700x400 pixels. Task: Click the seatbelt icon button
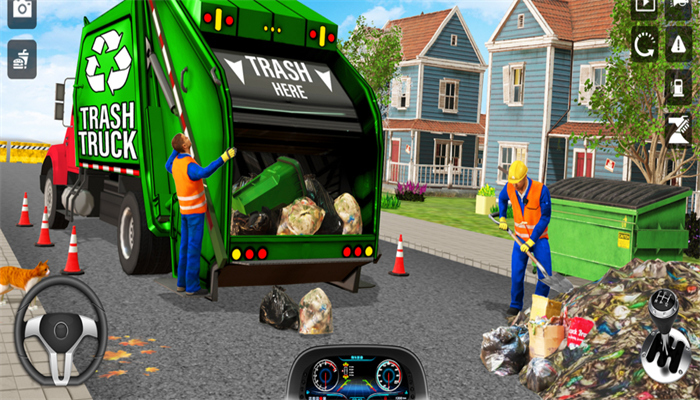tap(679, 130)
